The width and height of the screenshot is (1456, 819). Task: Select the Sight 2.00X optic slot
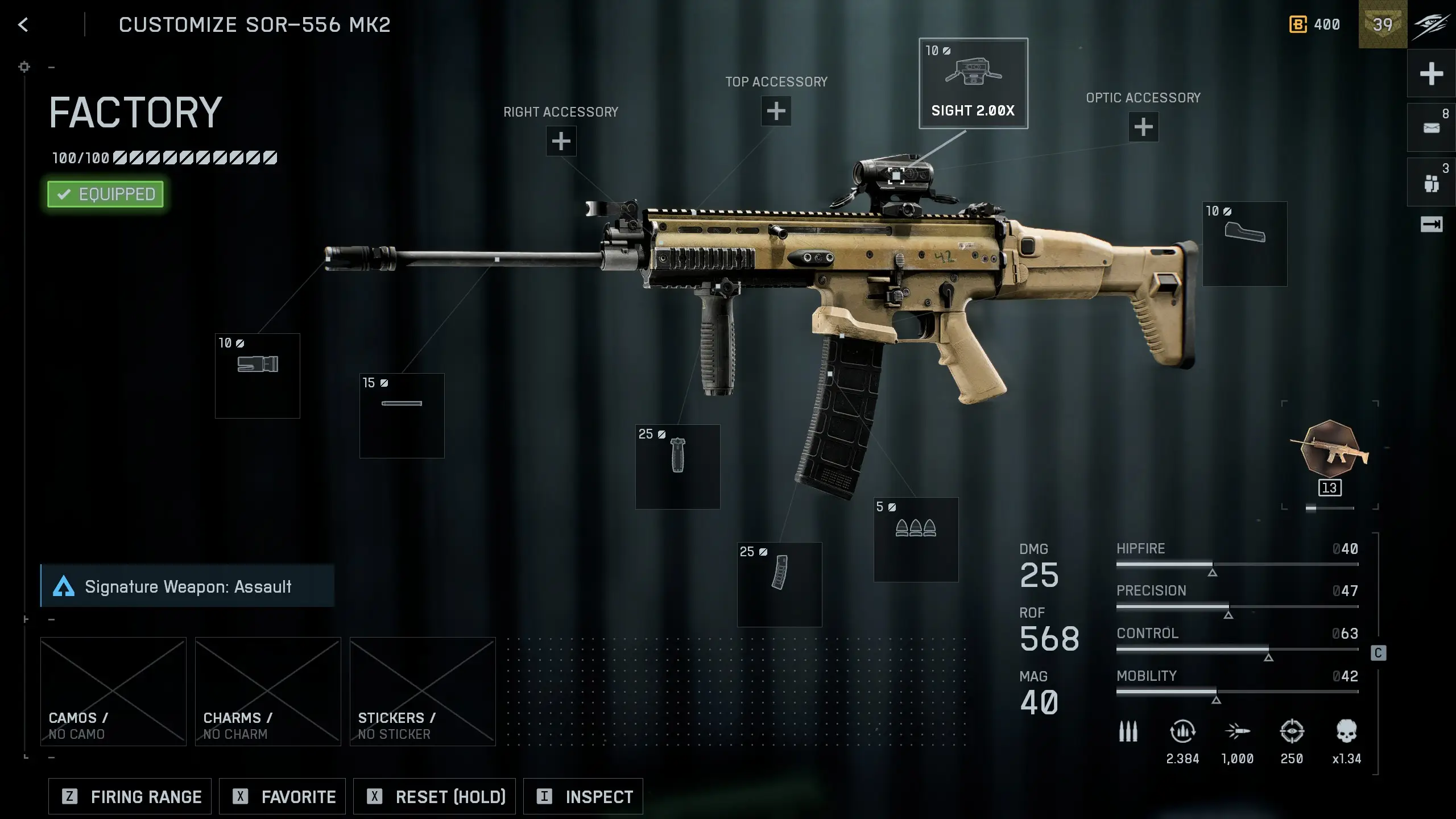(x=973, y=84)
